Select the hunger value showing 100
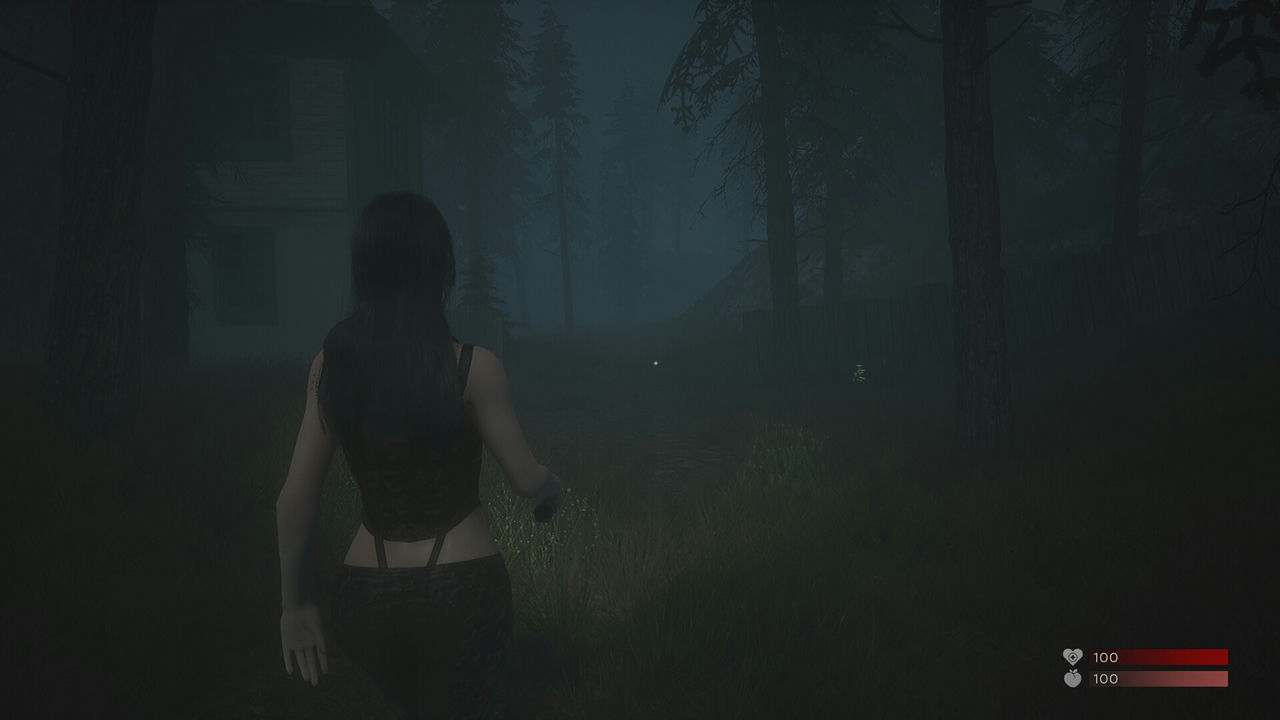This screenshot has height=720, width=1280. (1104, 679)
